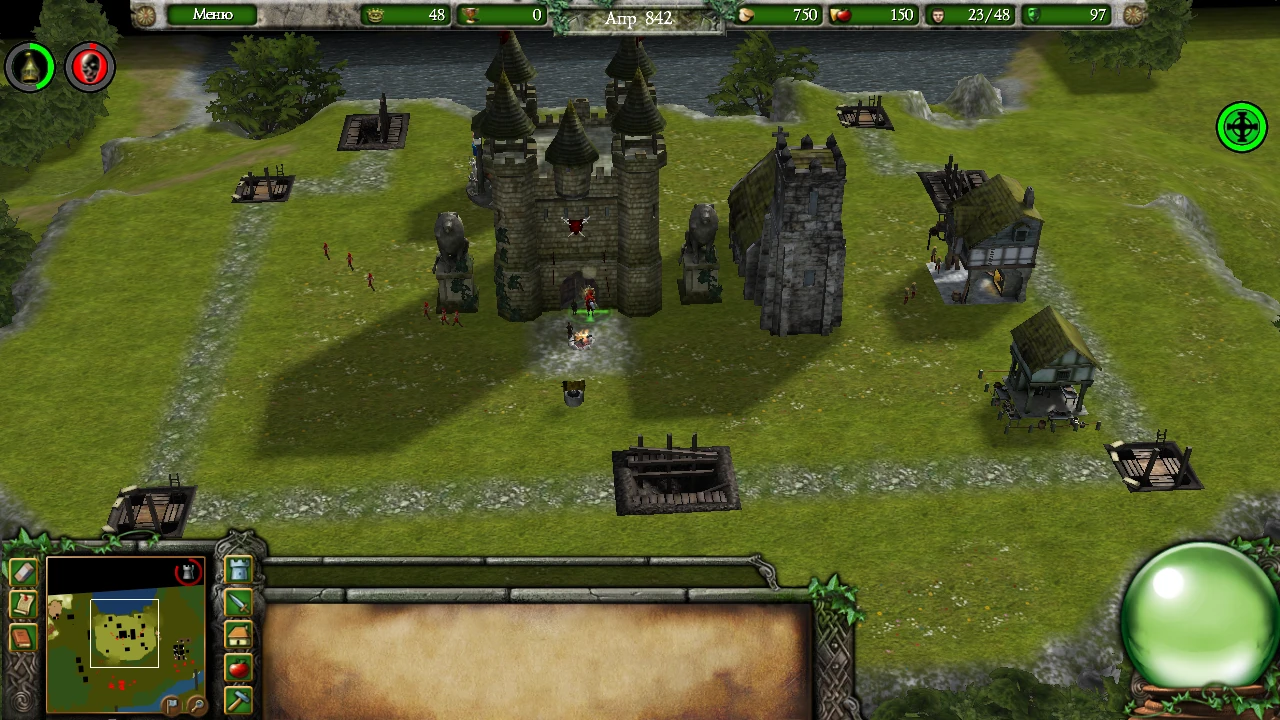Screen dimensions: 1280x720
Task: Click the crown honor icon in the top bar
Action: click(374, 15)
